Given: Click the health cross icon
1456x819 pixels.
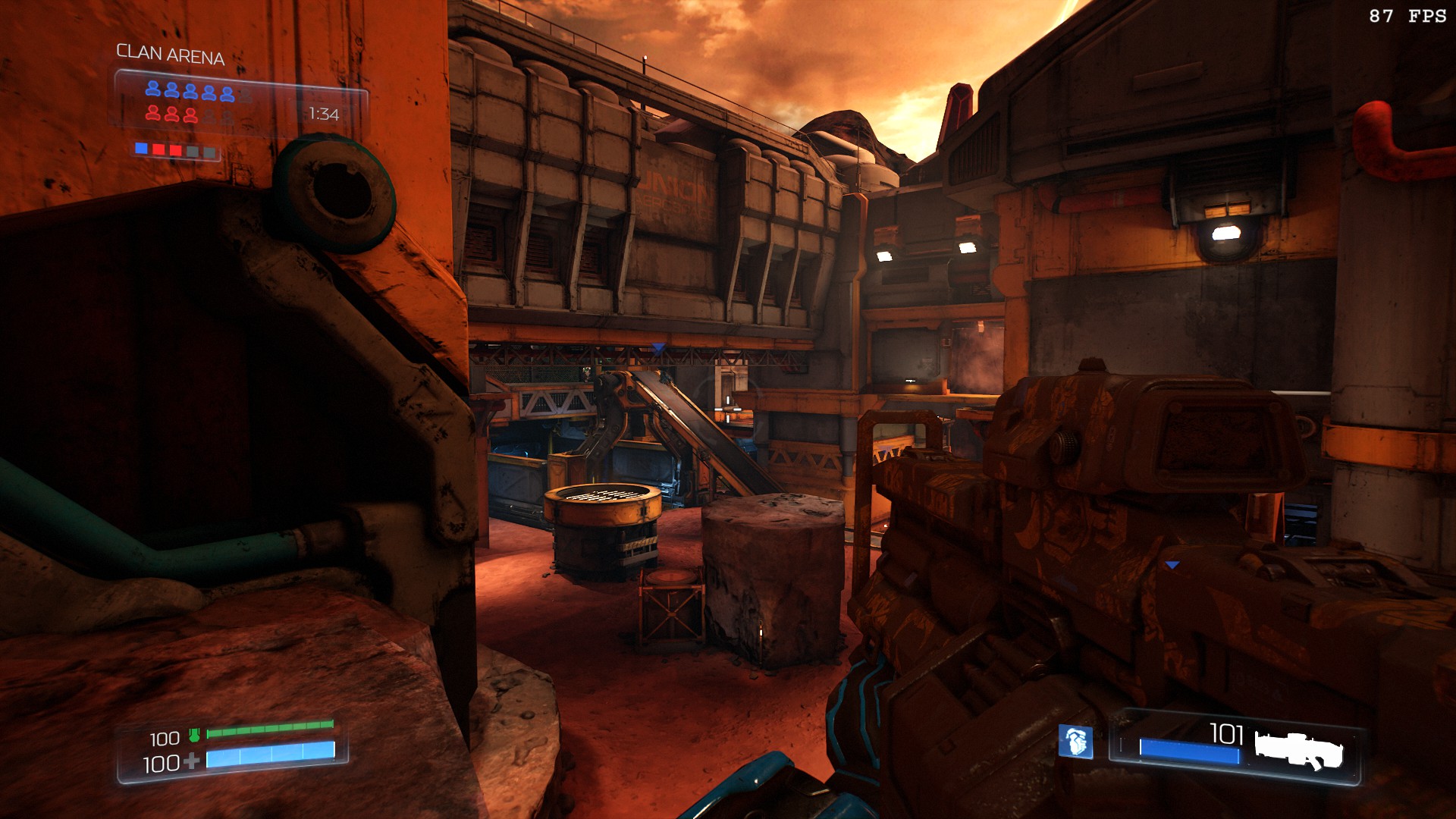Looking at the screenshot, I should pos(192,761).
